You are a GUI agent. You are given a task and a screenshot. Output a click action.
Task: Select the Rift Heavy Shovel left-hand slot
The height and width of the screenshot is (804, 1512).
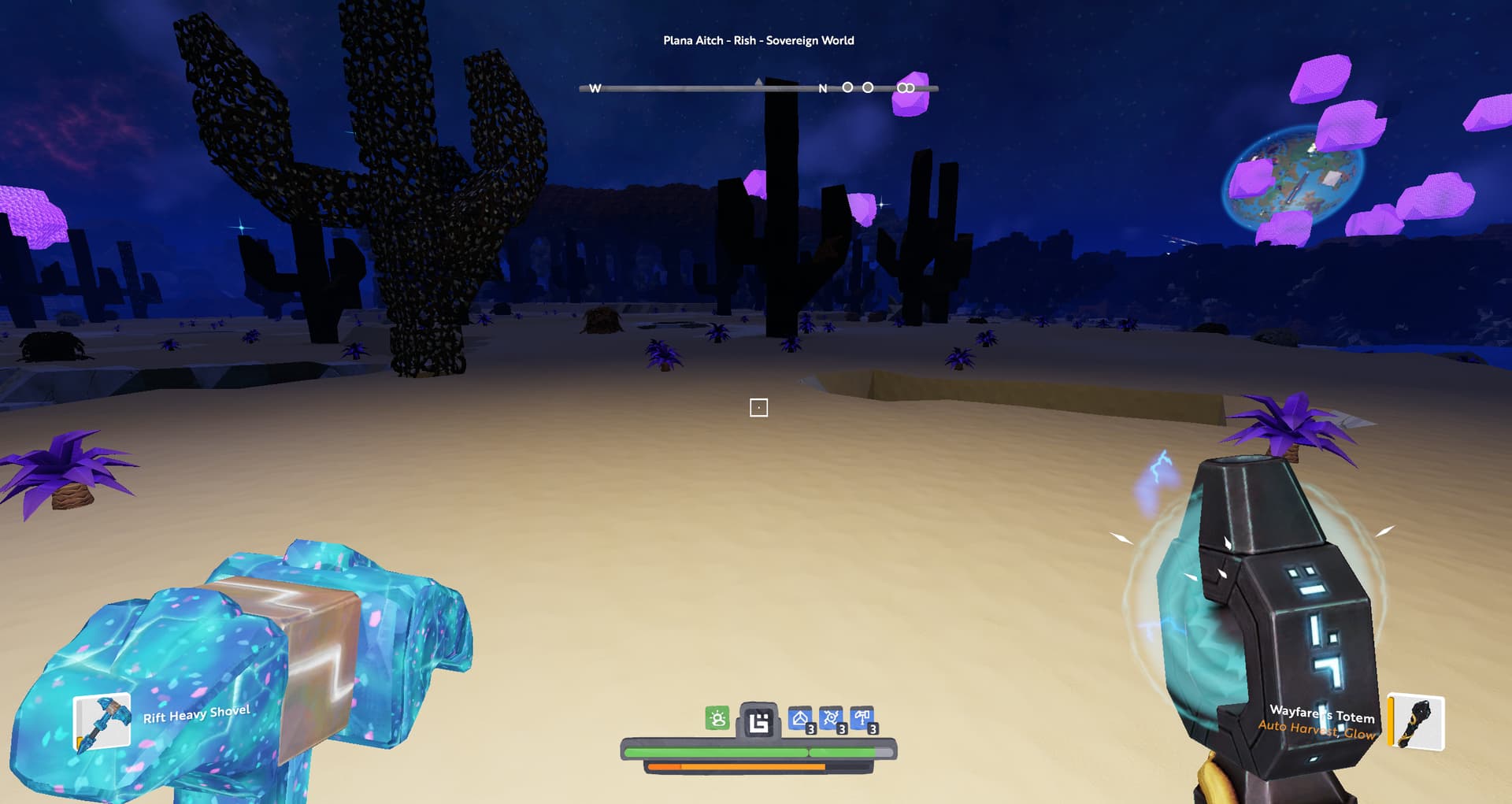point(102,721)
